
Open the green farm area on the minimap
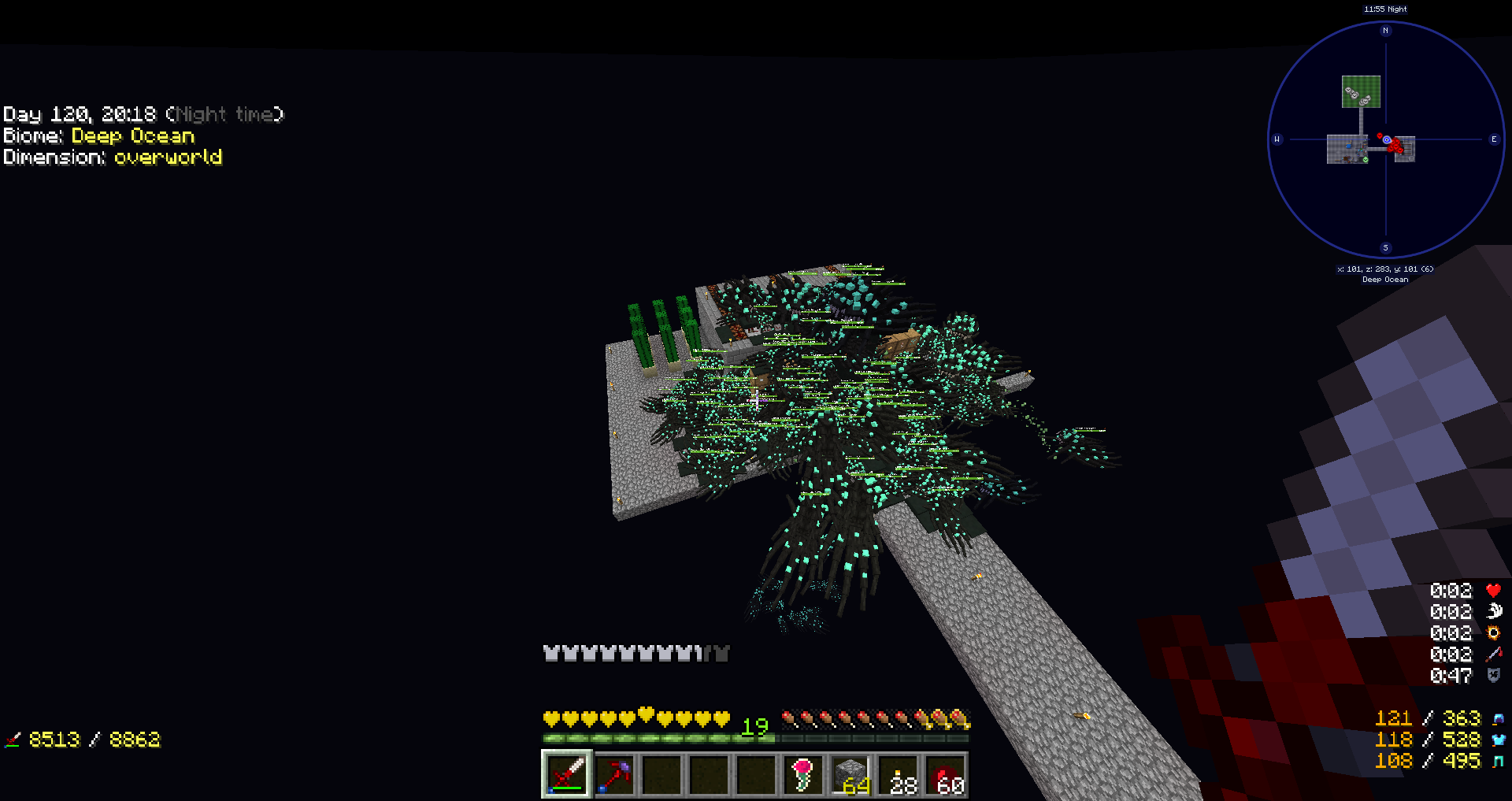click(1362, 92)
